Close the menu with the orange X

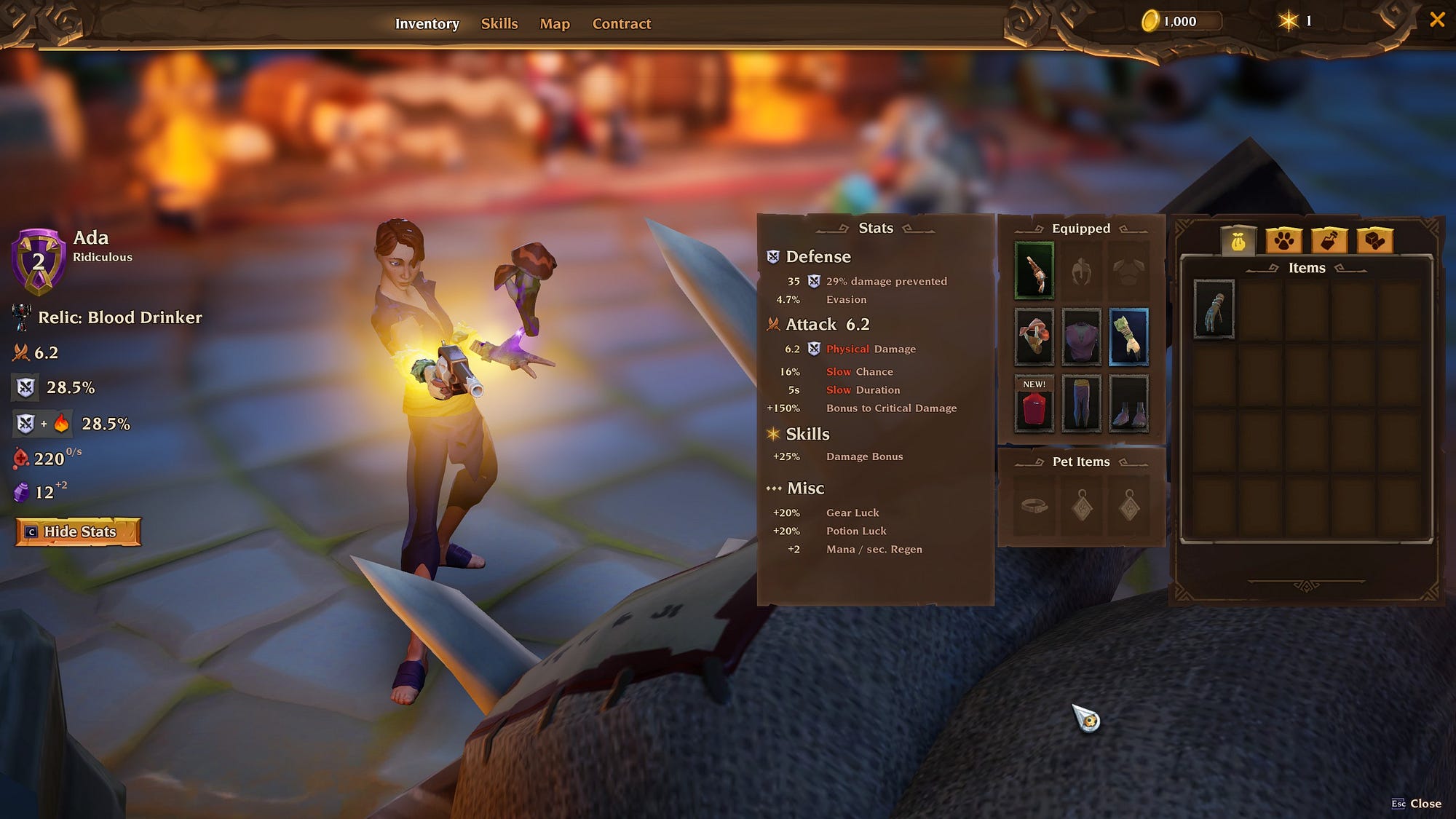click(x=1437, y=20)
